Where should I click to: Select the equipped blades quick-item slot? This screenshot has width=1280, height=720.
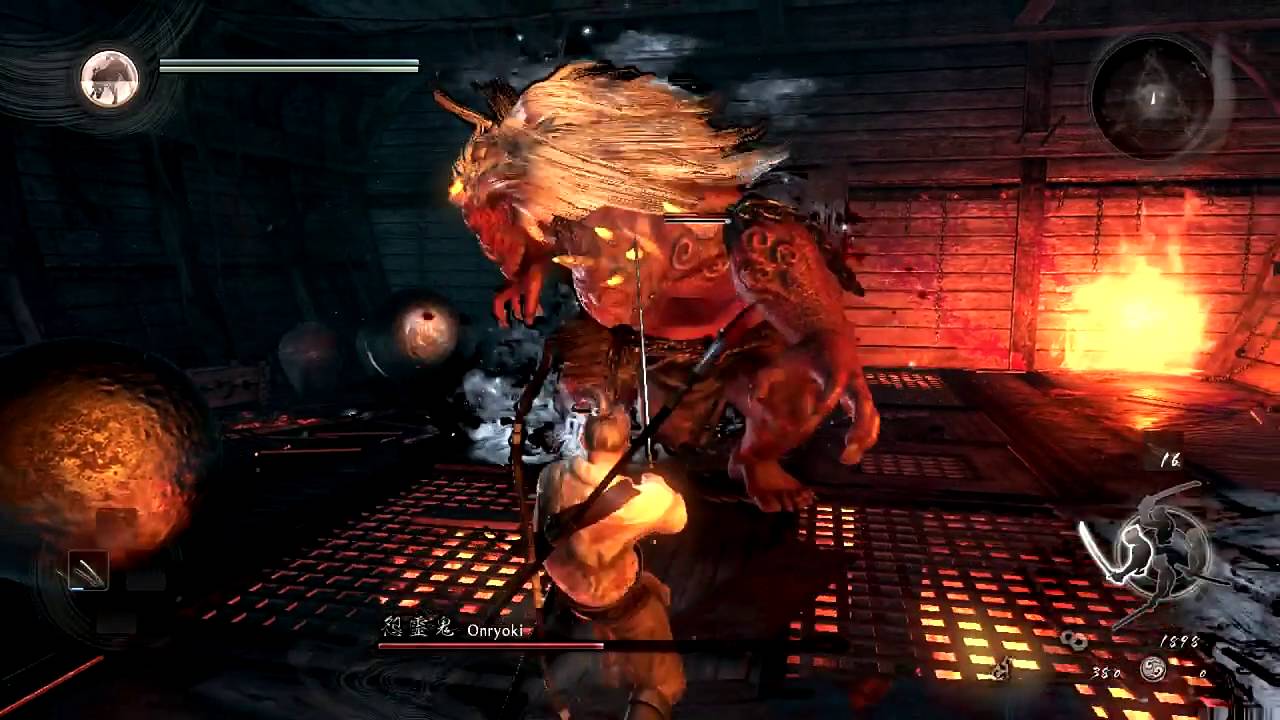pyautogui.click(x=88, y=571)
